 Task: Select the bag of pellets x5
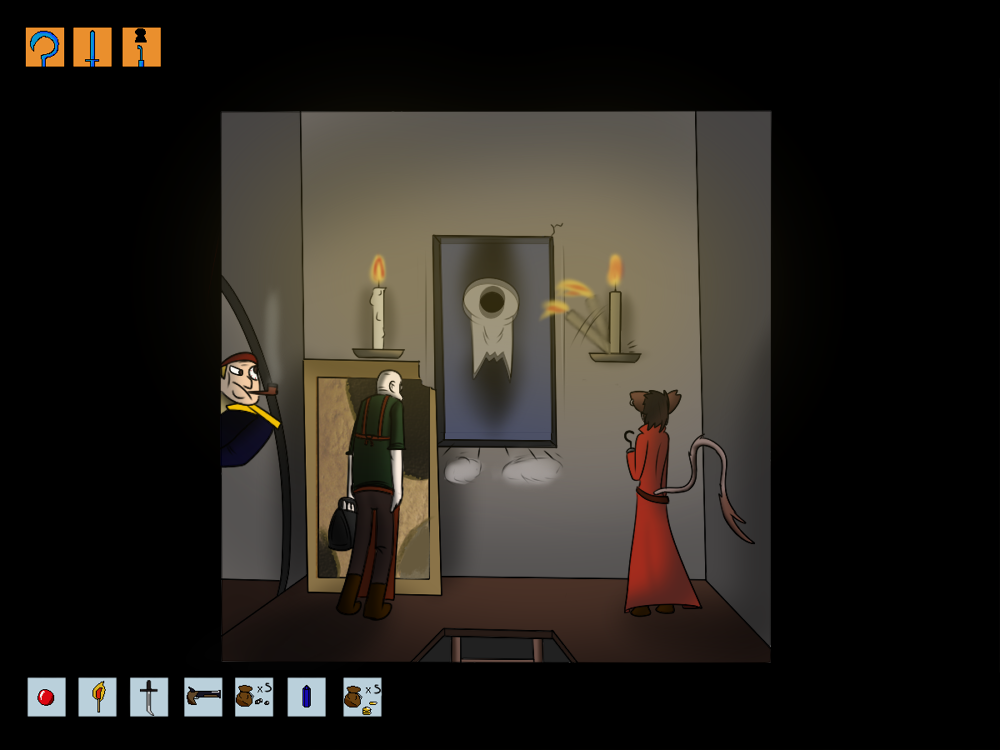pyautogui.click(x=254, y=697)
